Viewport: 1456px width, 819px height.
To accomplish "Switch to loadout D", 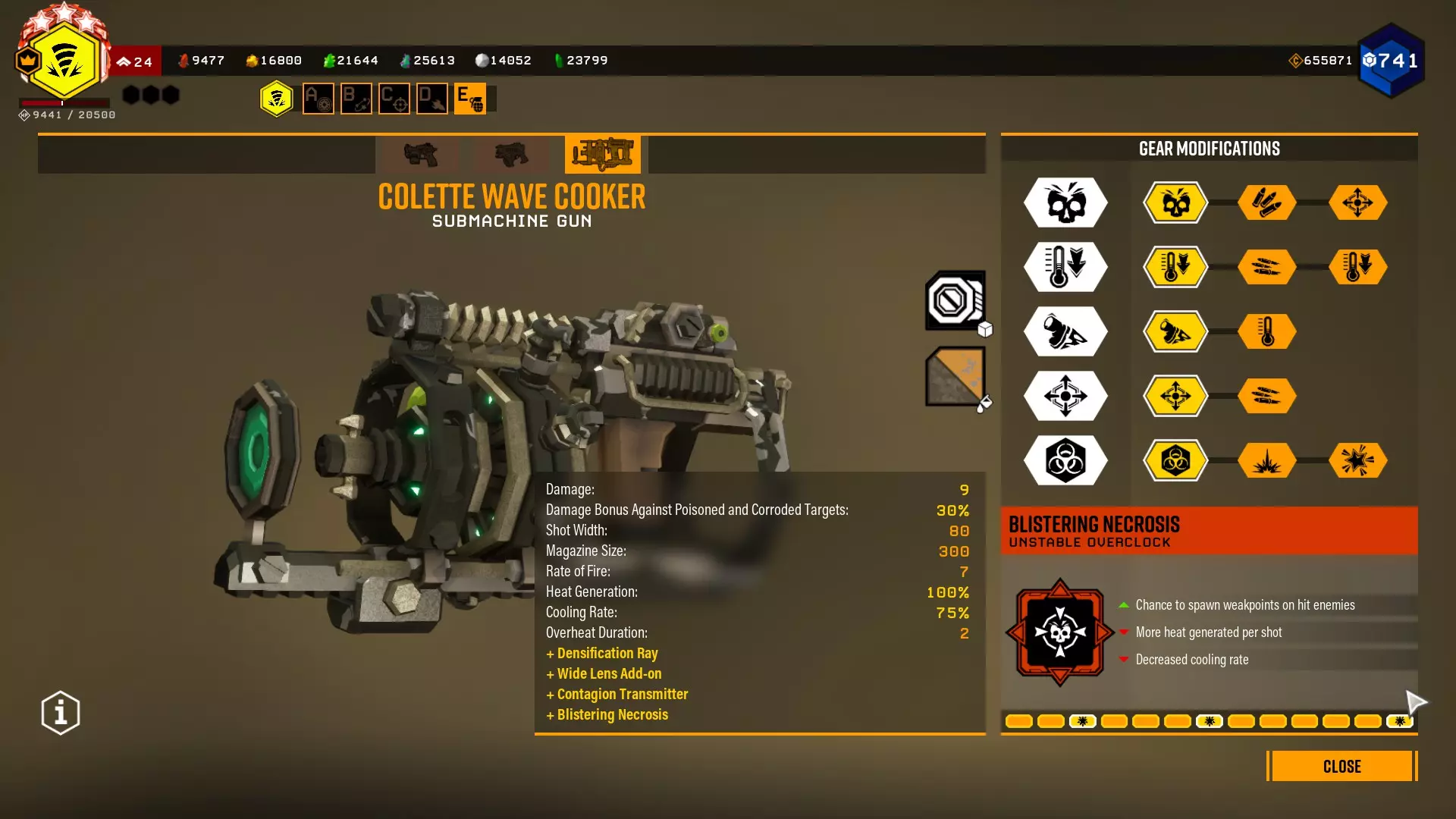I will click(432, 99).
